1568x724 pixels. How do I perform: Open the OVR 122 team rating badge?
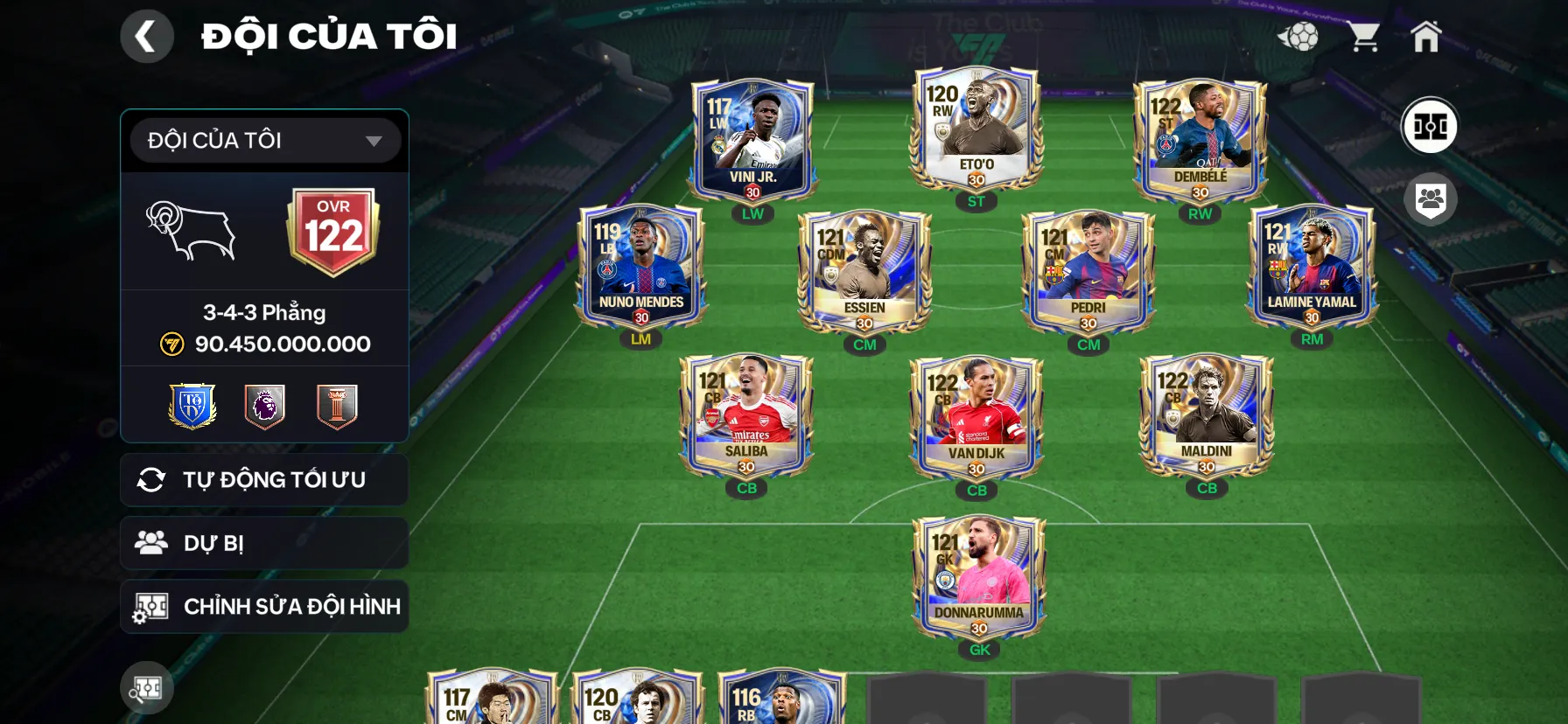point(333,231)
